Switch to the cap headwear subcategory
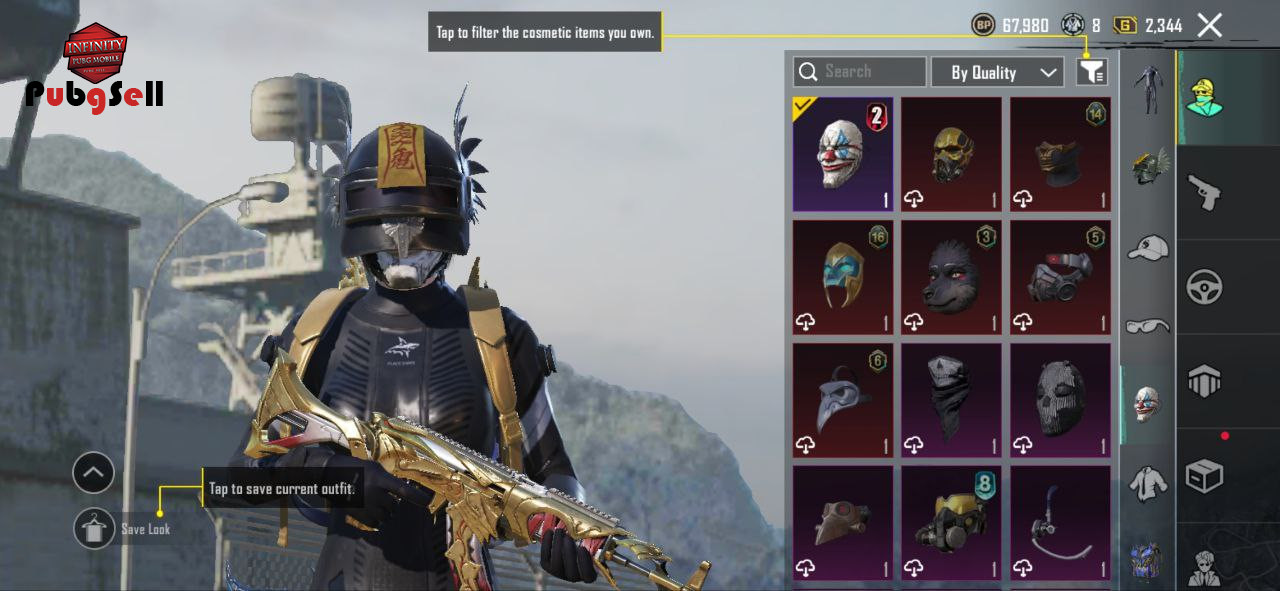This screenshot has height=591, width=1280. [x=1148, y=247]
